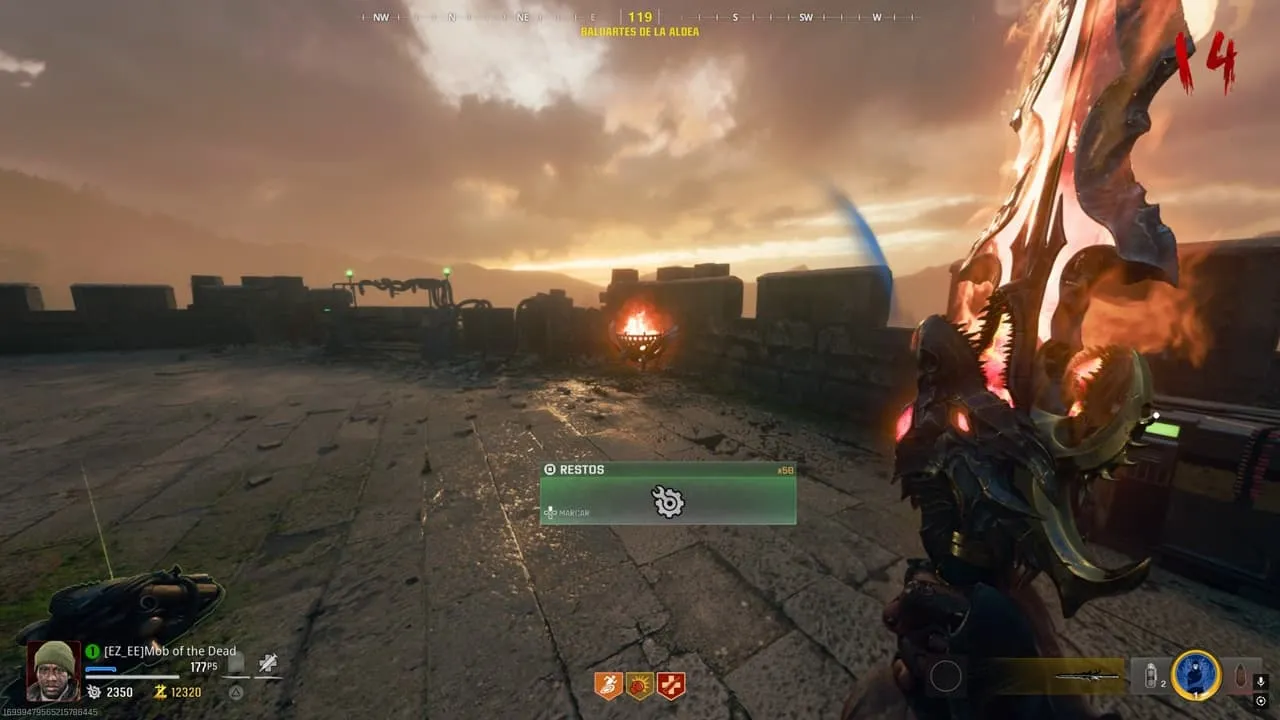Click the empty circular slot beside the weapon
Viewport: 1280px width, 720px height.
point(945,677)
